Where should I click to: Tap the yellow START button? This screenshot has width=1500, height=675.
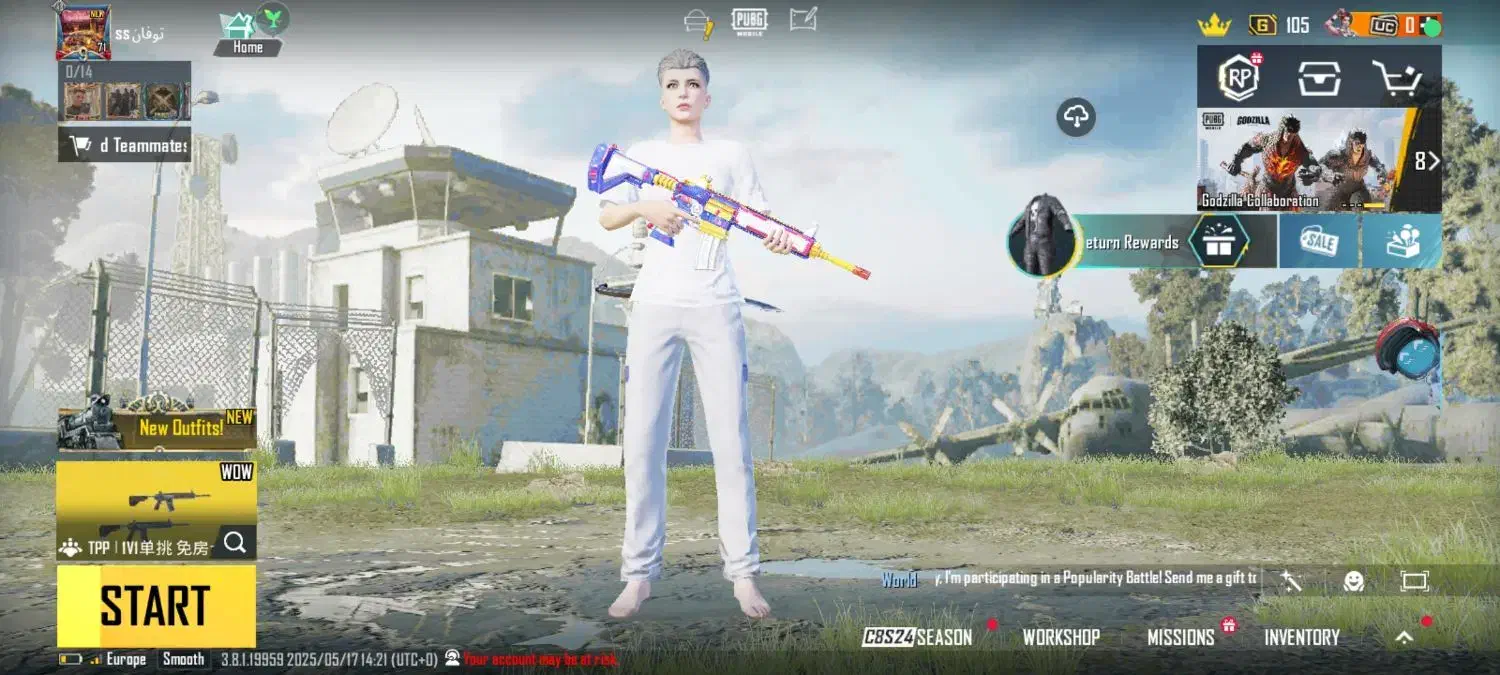(156, 606)
